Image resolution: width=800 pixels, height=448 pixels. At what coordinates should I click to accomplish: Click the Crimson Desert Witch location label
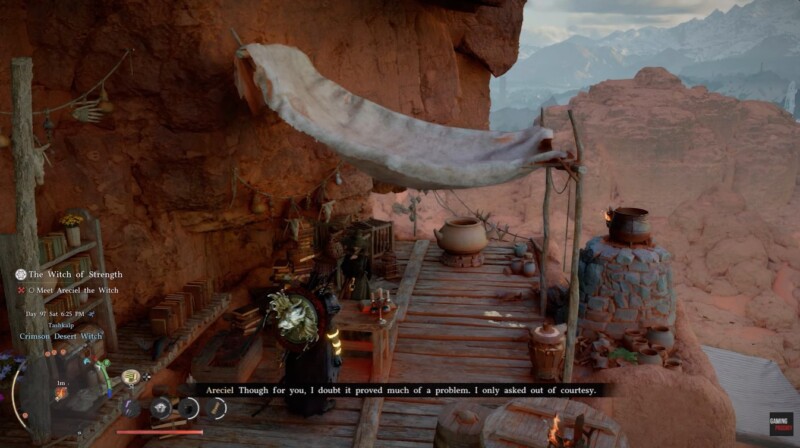tap(60, 336)
